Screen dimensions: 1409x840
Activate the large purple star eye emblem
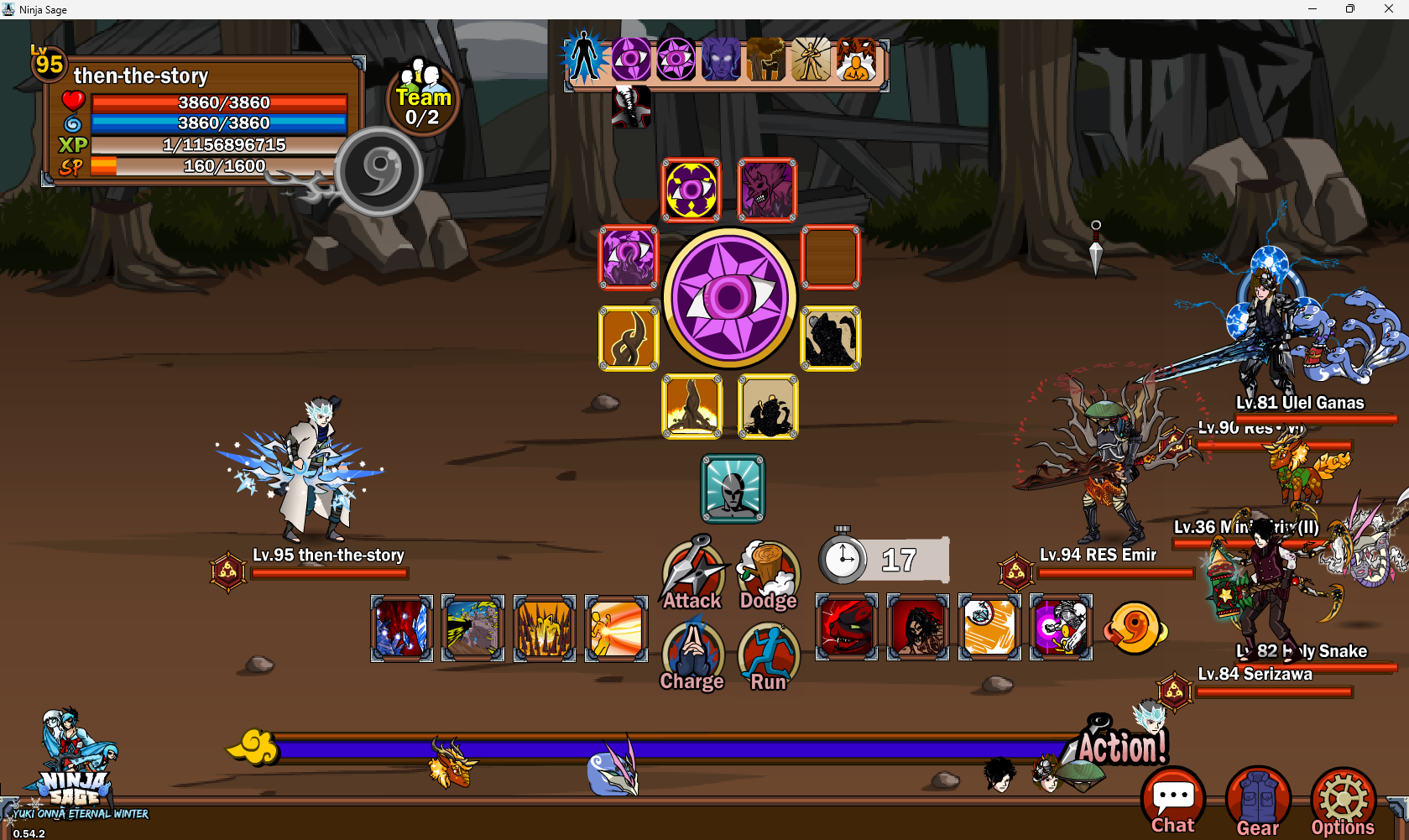729,297
